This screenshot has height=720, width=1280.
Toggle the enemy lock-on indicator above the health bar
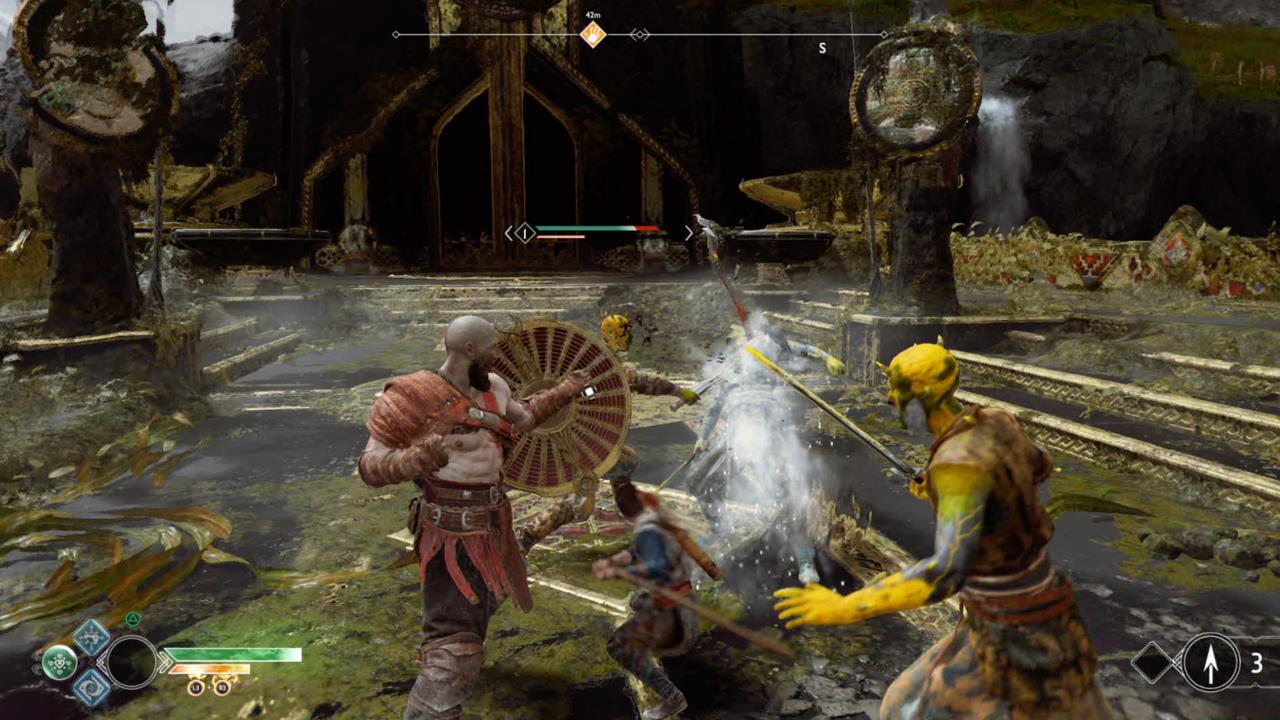525,233
